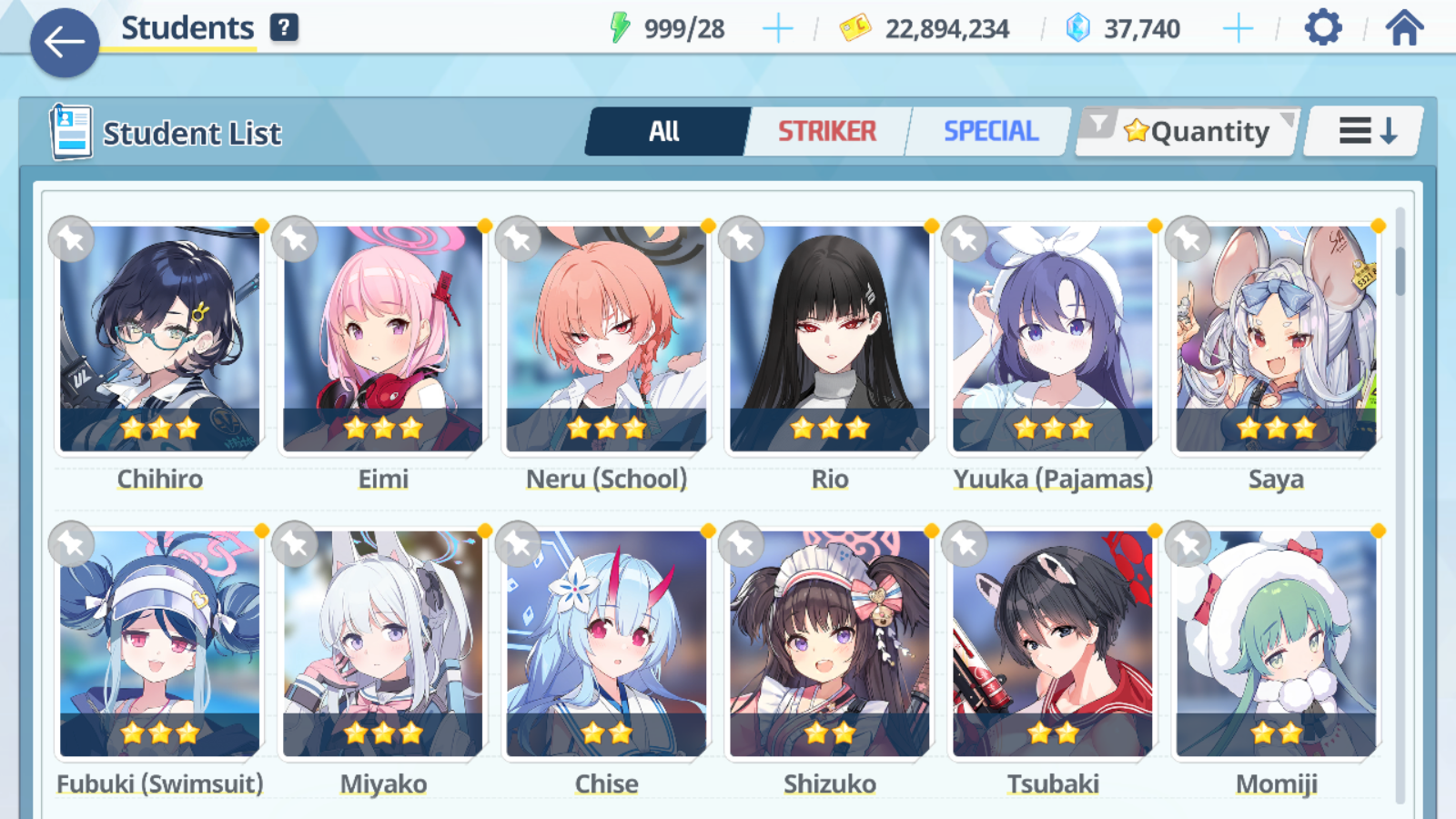1456x819 pixels.
Task: Toggle the sort order direction
Action: [1366, 132]
